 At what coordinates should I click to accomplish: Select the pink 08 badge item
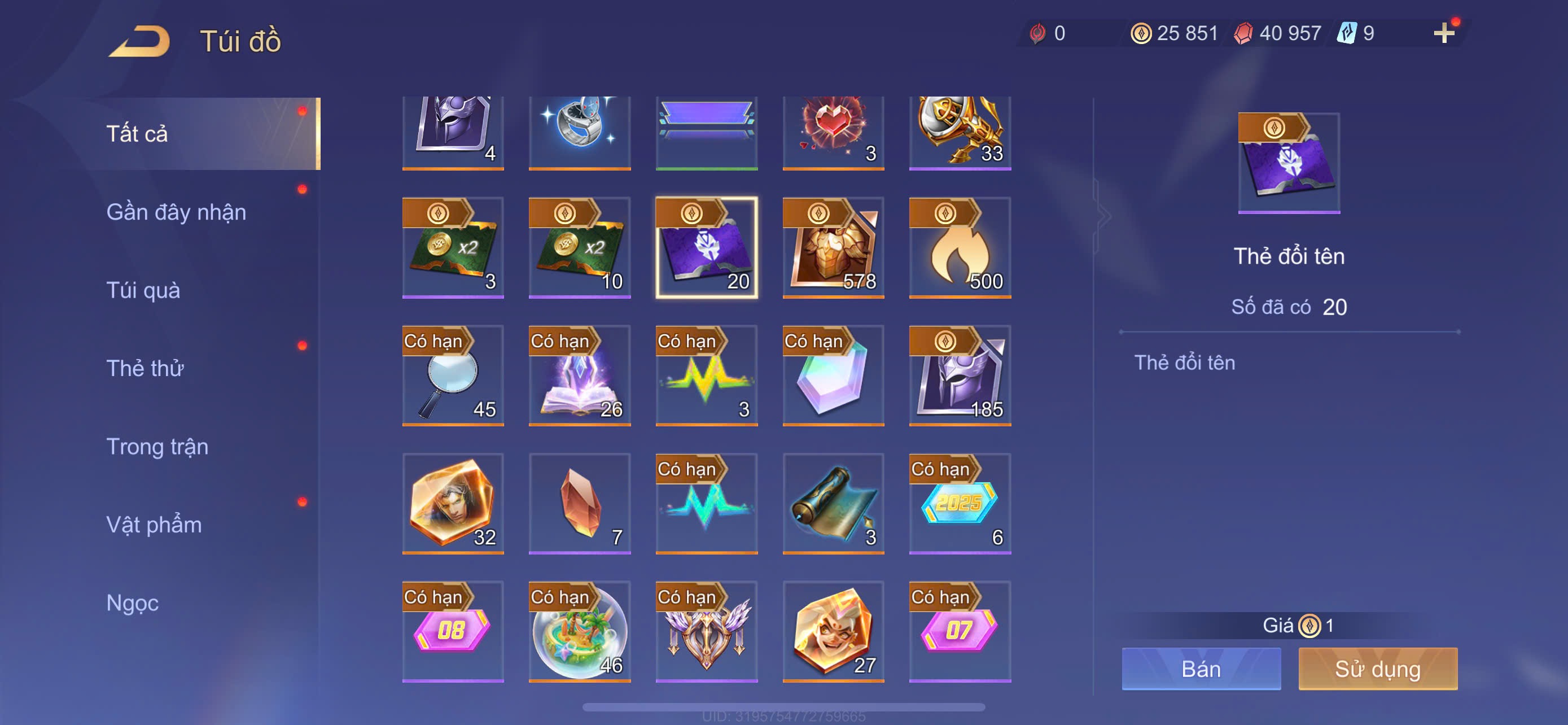tap(453, 631)
